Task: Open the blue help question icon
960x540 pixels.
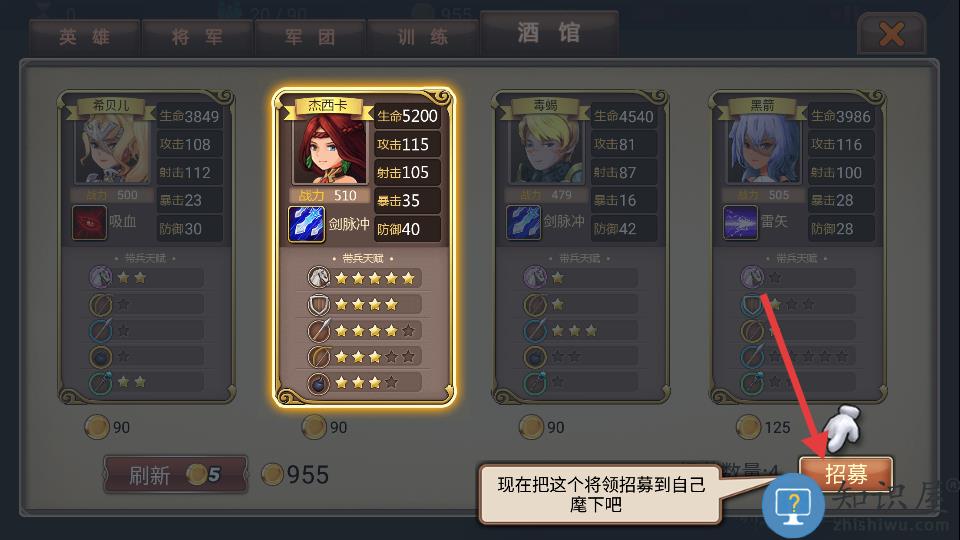Action: click(x=793, y=503)
